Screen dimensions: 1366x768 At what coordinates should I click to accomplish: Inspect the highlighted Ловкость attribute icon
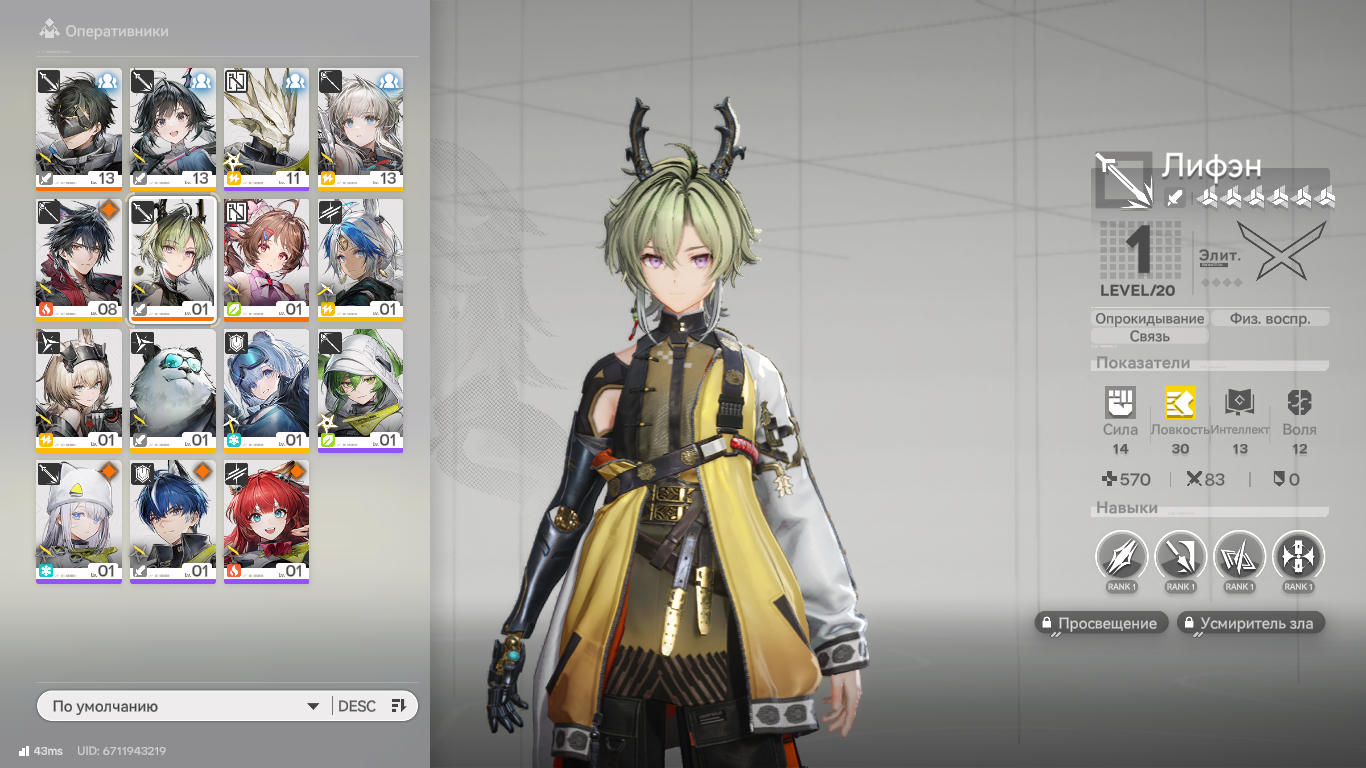click(1180, 402)
